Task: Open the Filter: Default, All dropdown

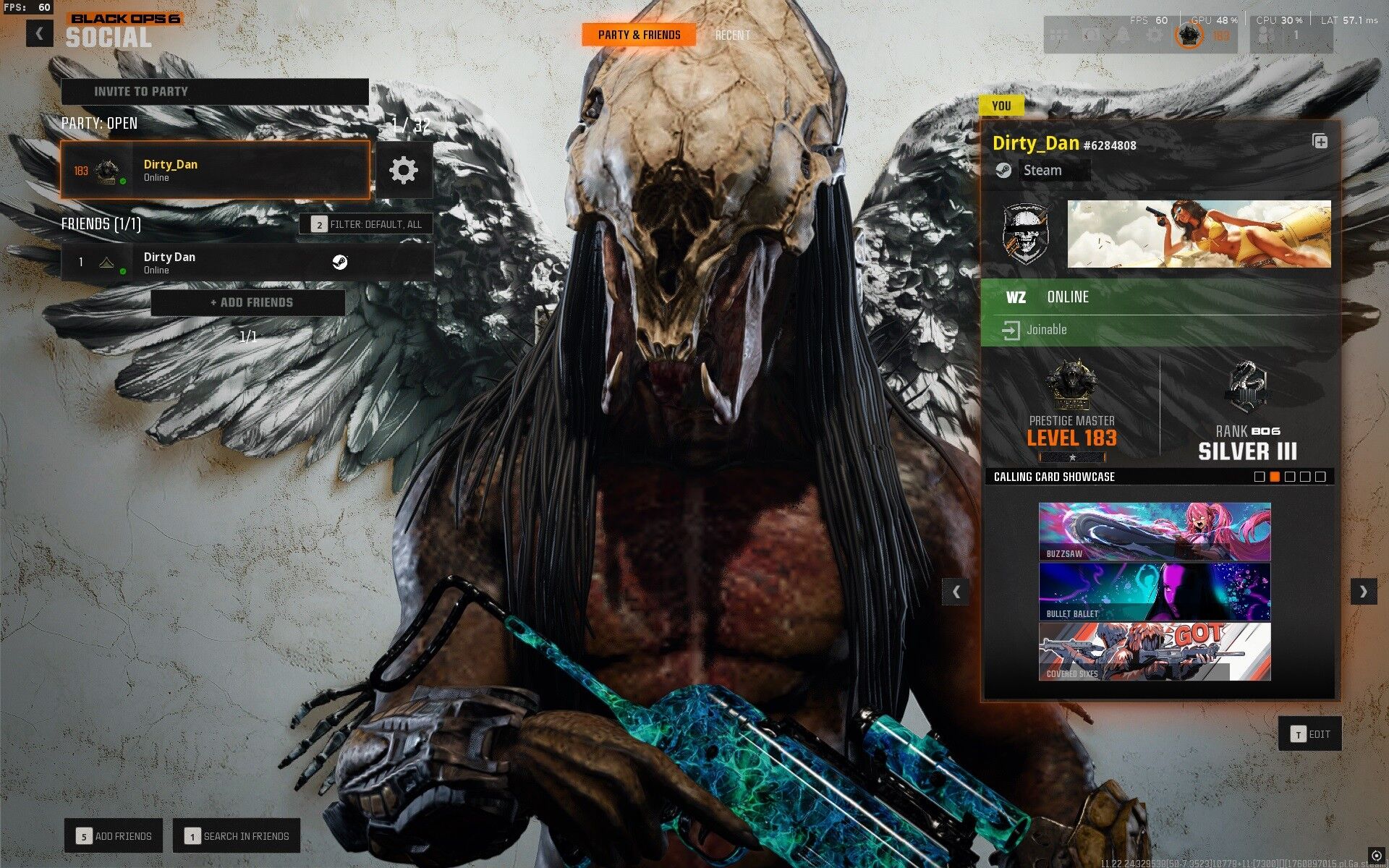Action: (x=368, y=224)
